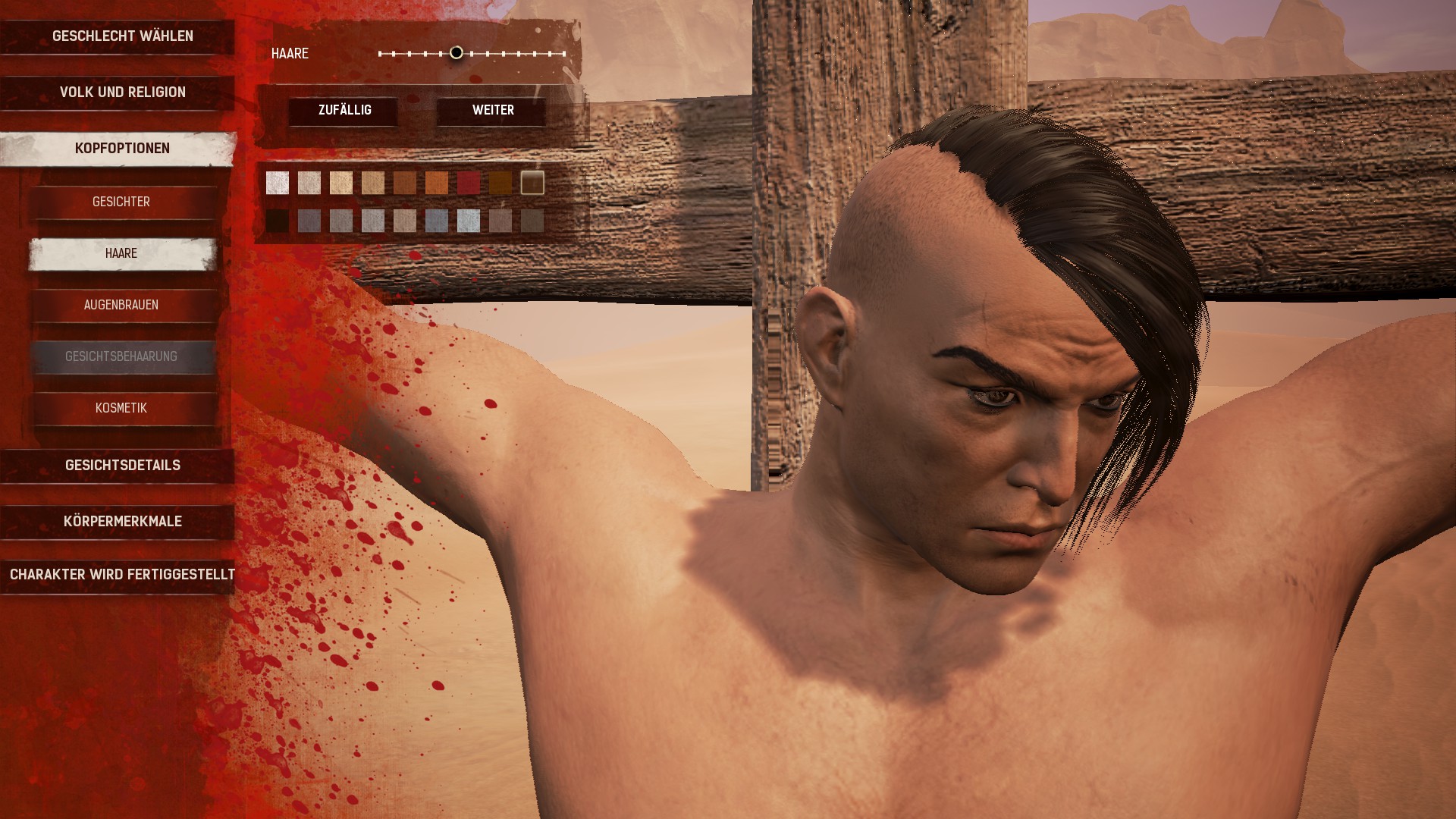Screen dimensions: 1456x819
Task: Open the Kopfoptionen category
Action: (121, 149)
